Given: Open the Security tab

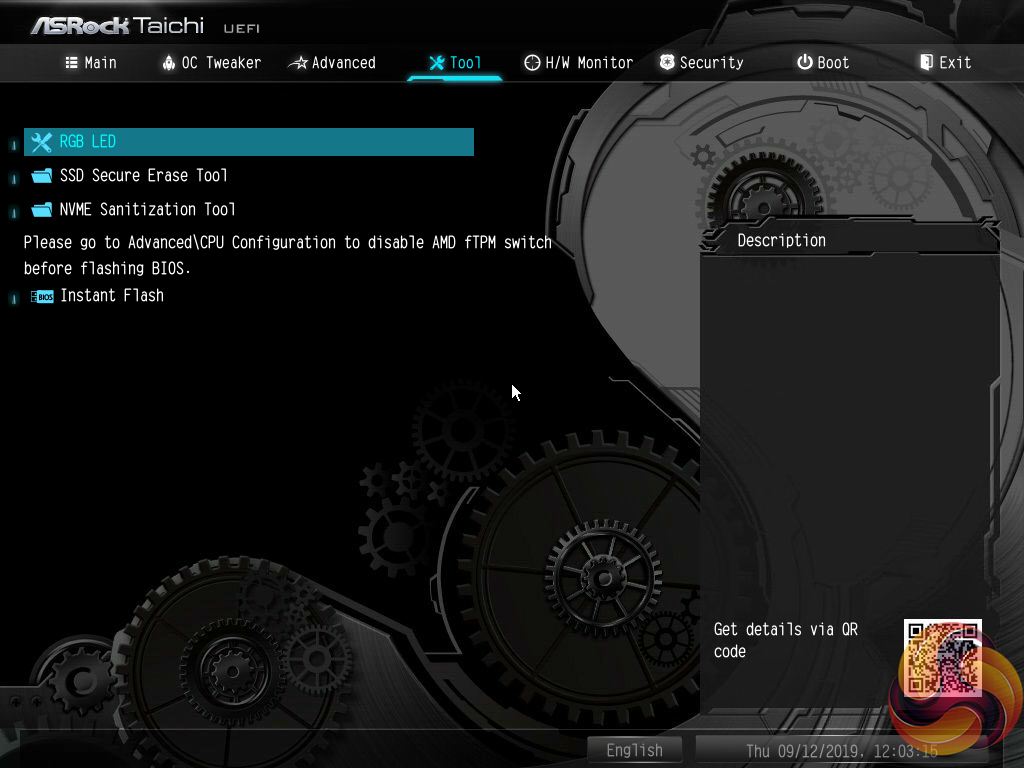Looking at the screenshot, I should 701,63.
